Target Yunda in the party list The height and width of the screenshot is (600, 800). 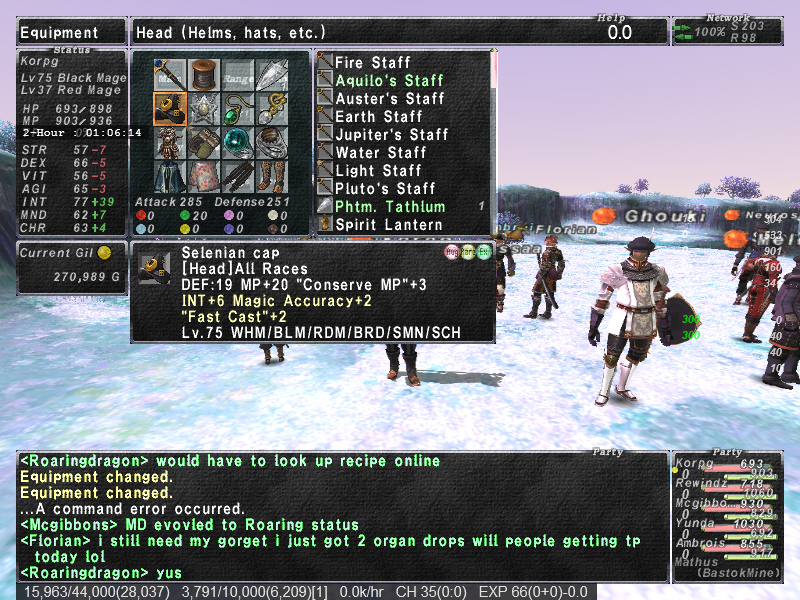(x=696, y=521)
